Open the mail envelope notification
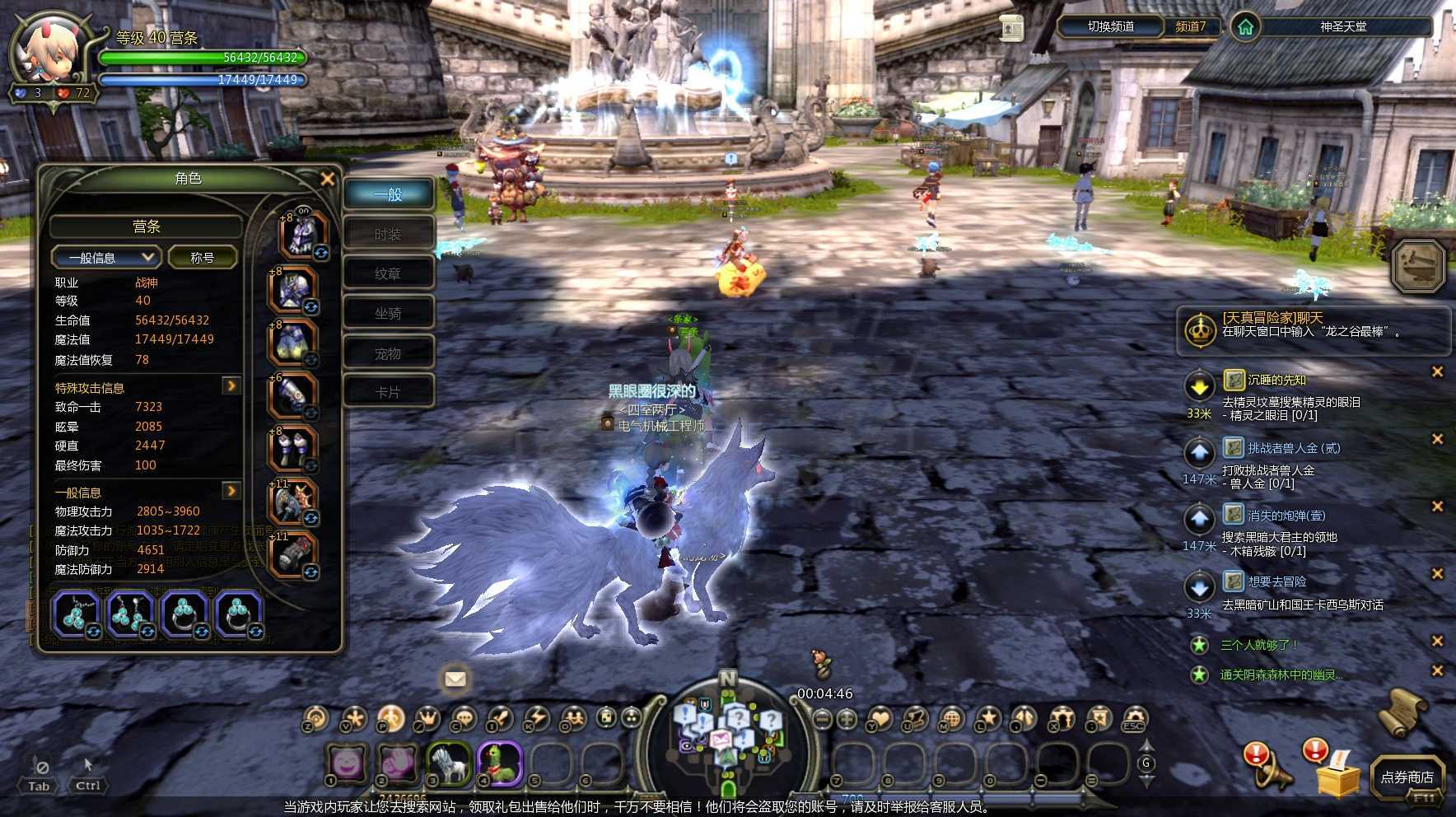 [x=455, y=679]
